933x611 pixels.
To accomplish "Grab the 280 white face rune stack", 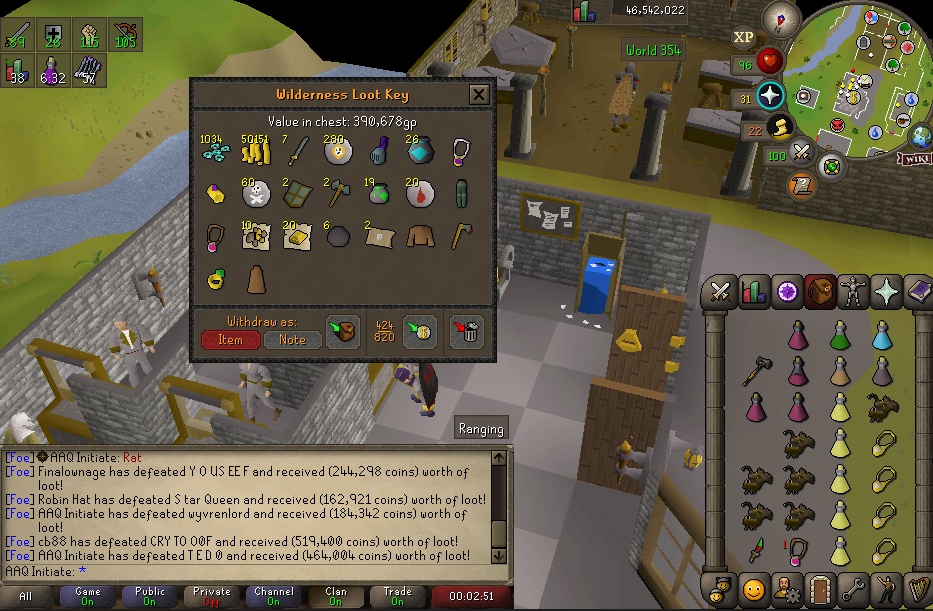I will point(335,152).
